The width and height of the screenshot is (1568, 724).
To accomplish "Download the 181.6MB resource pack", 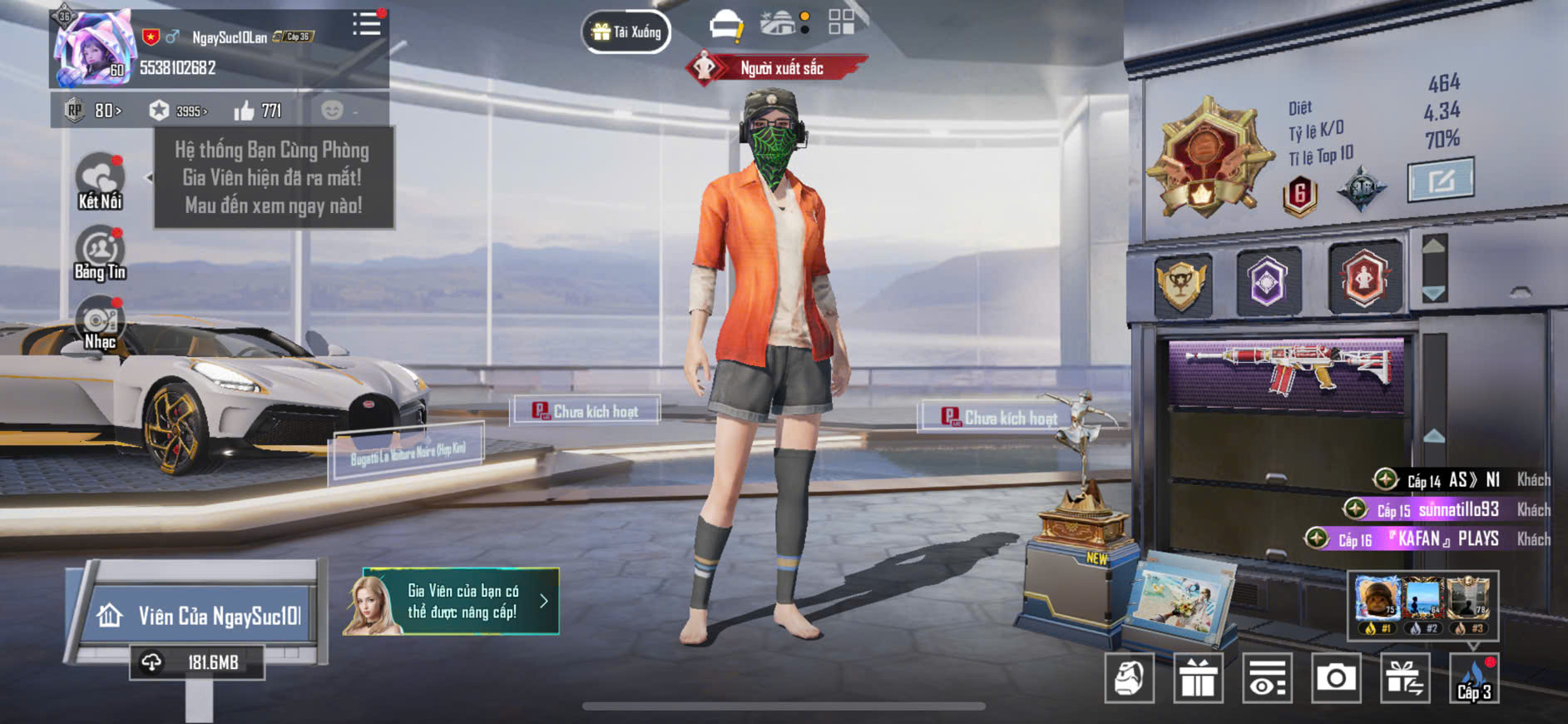I will click(x=197, y=662).
